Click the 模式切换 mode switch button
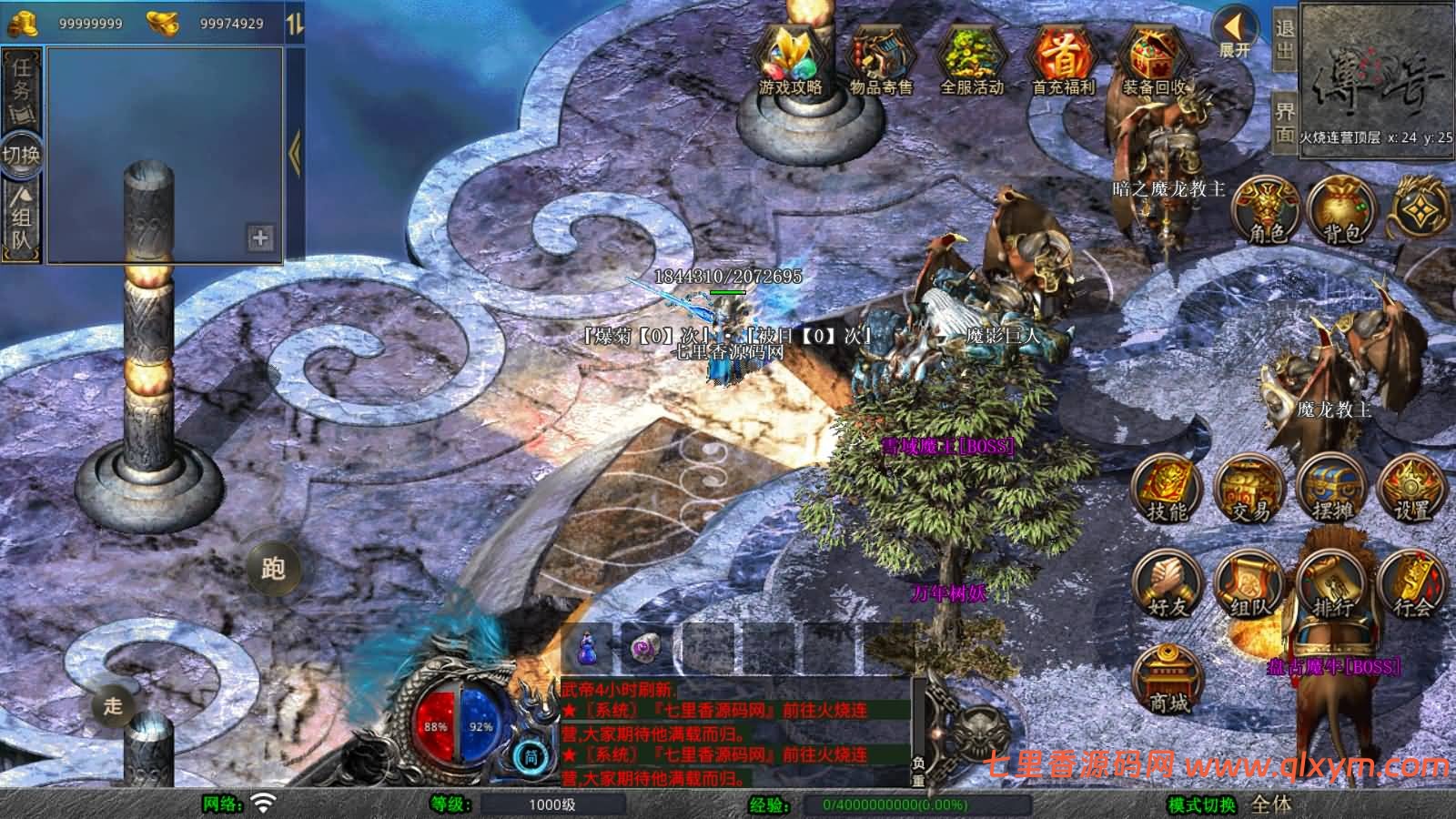This screenshot has width=1456, height=819. point(1202,804)
